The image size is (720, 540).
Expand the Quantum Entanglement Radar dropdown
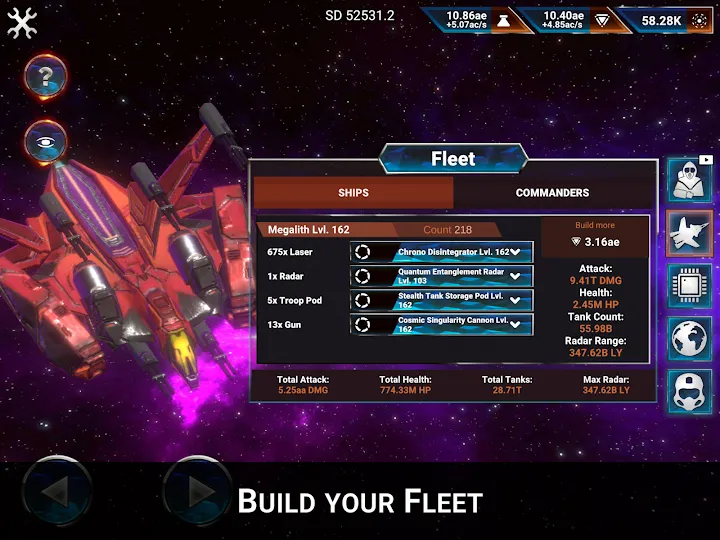(x=516, y=276)
